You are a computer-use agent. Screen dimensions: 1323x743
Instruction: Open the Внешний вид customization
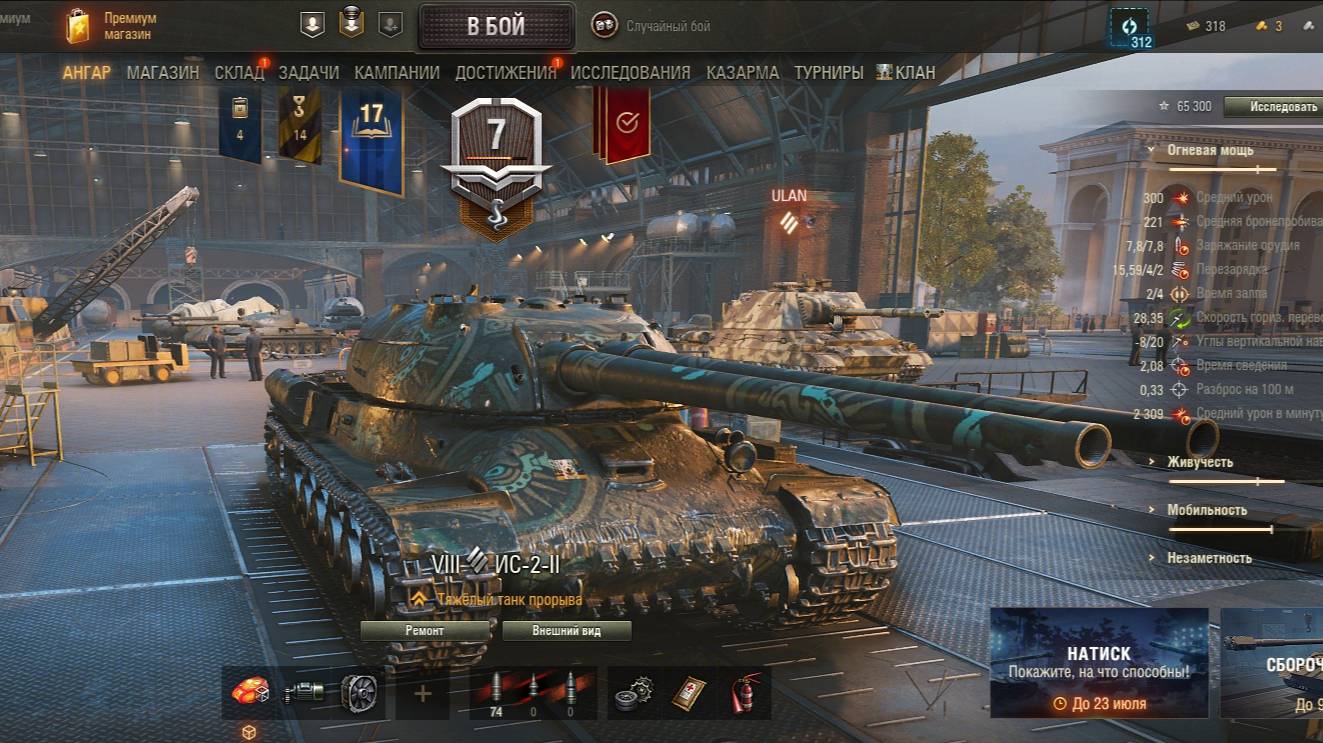click(567, 631)
